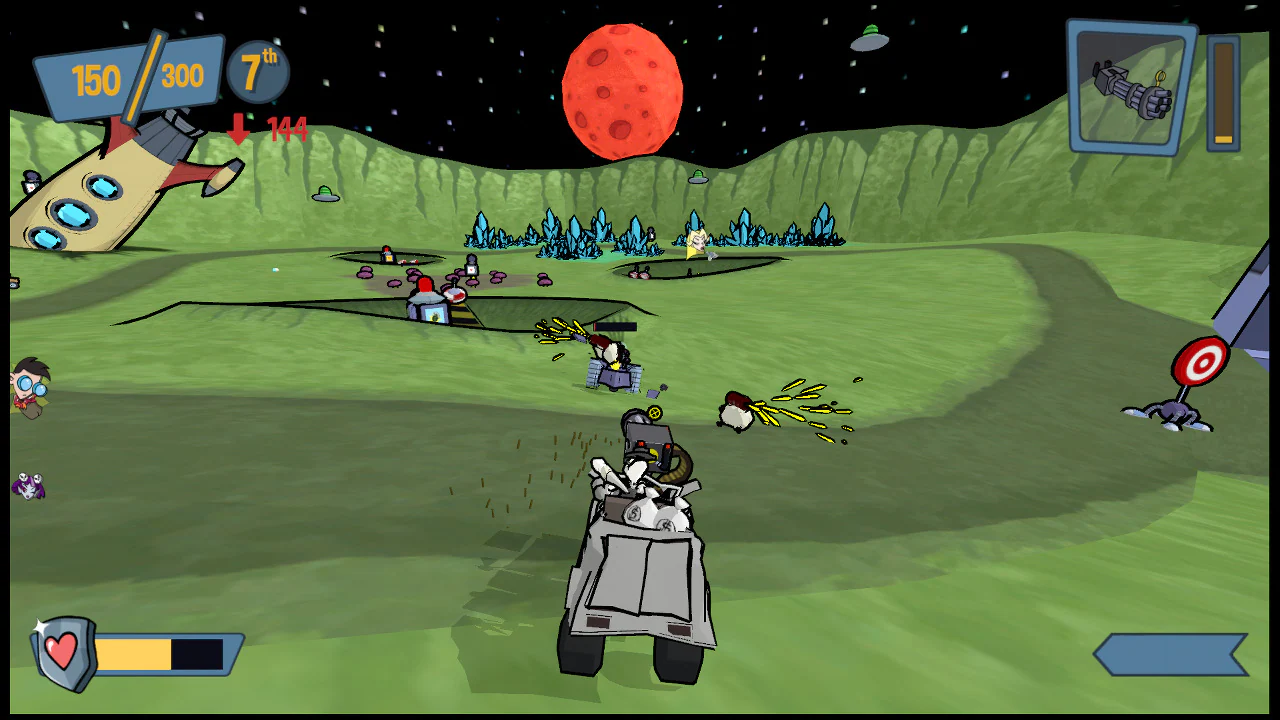Viewport: 1280px width, 720px height.
Task: Click the vertical ammo bar beside the weapon
Action: [1221, 90]
